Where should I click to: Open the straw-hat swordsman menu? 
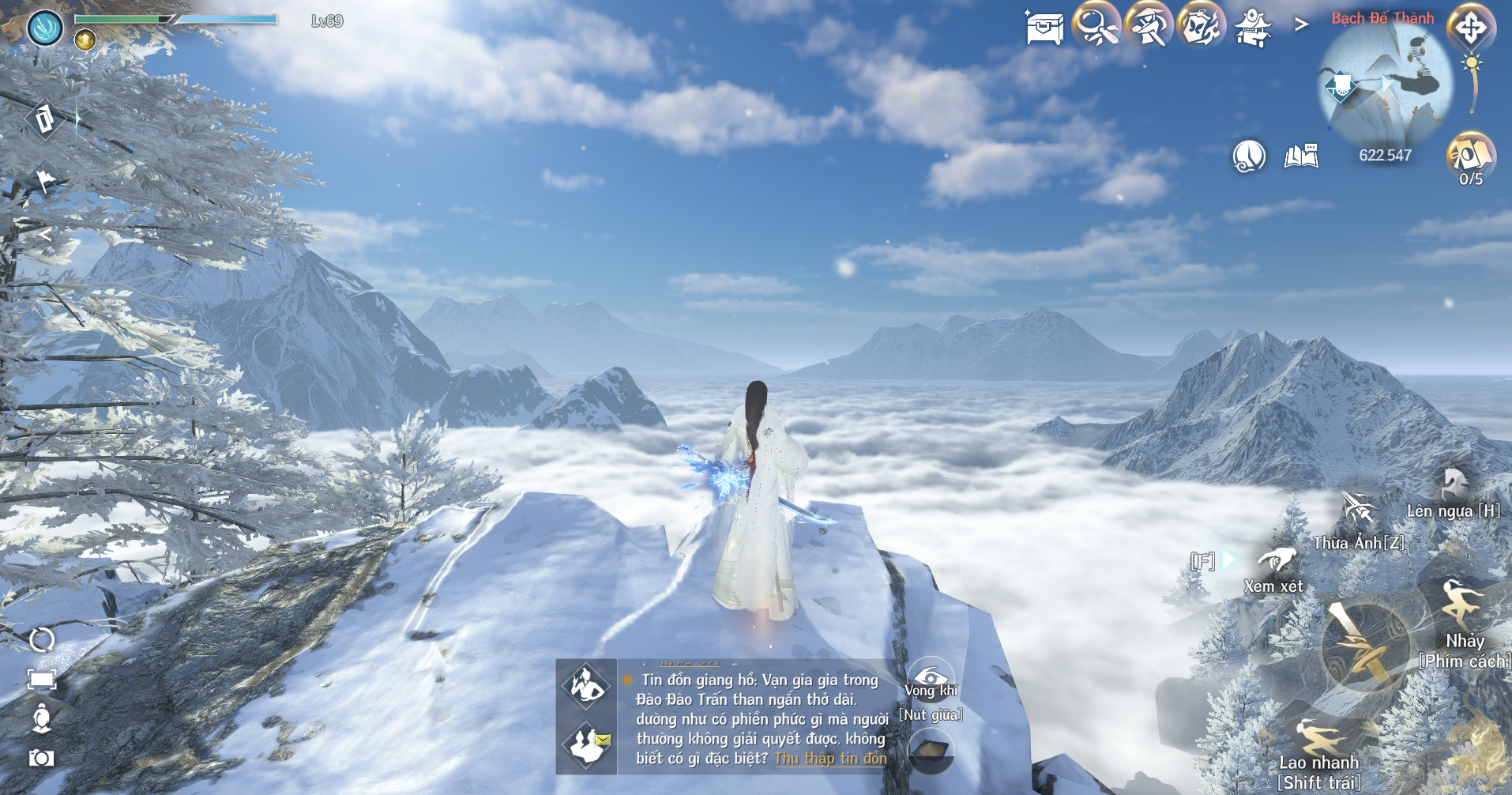click(1149, 26)
